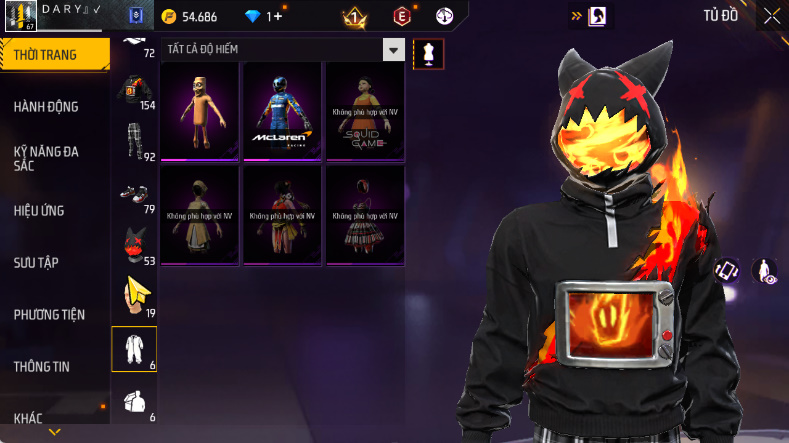This screenshot has width=789, height=443.
Task: Open the Thời Trang category
Action: [x=52, y=55]
